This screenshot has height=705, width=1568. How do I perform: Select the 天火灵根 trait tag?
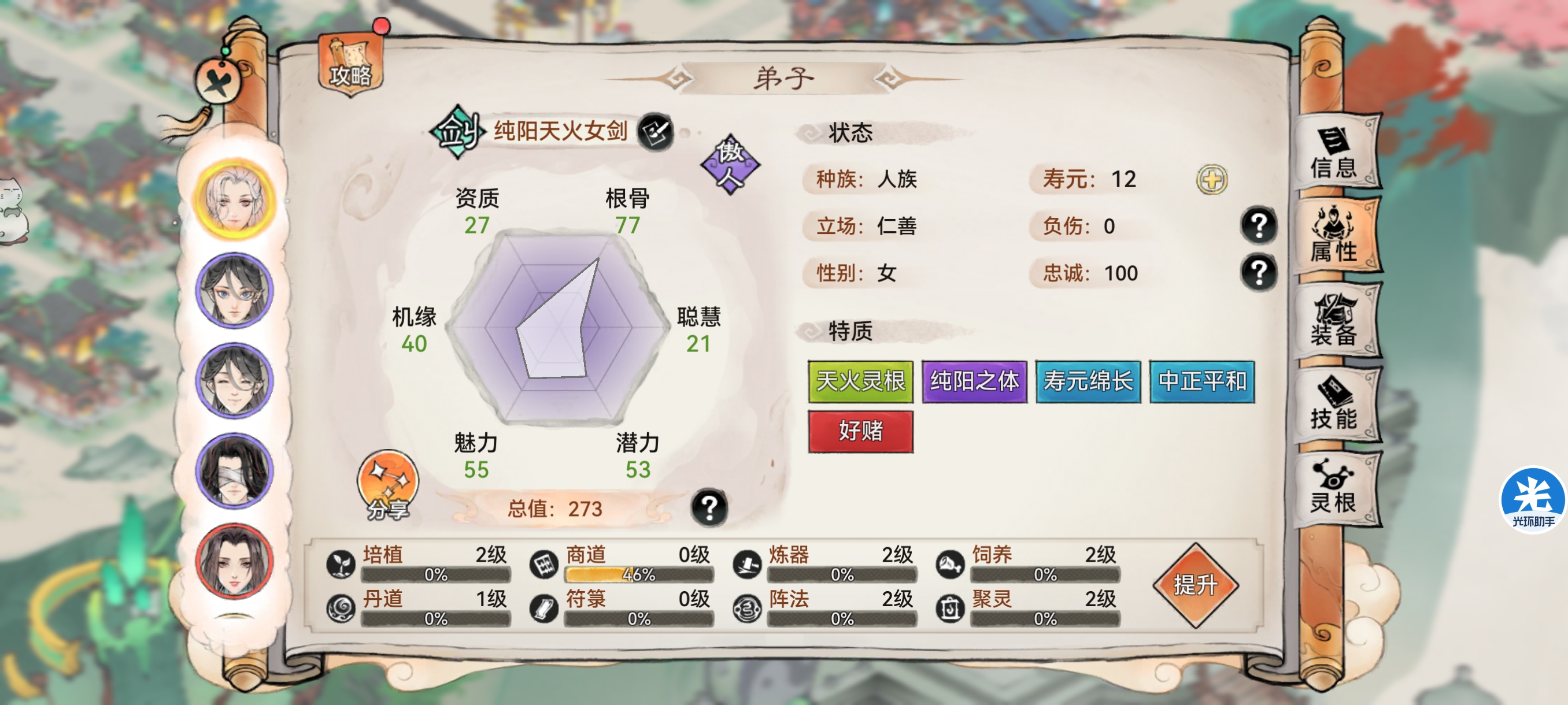click(x=862, y=381)
